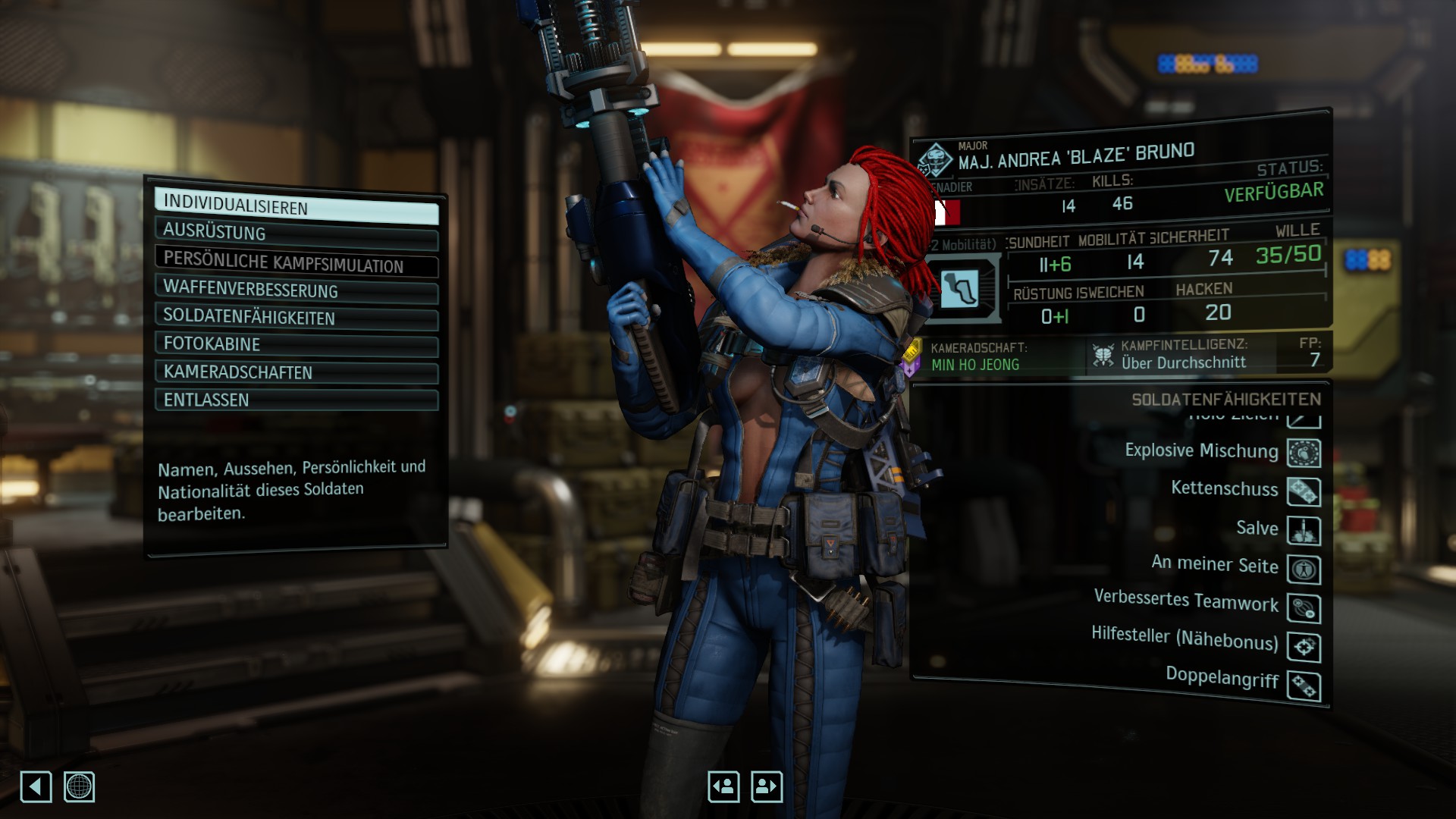Viewport: 1456px width, 819px height.
Task: Choose the Salve ability icon
Action: point(1304,531)
